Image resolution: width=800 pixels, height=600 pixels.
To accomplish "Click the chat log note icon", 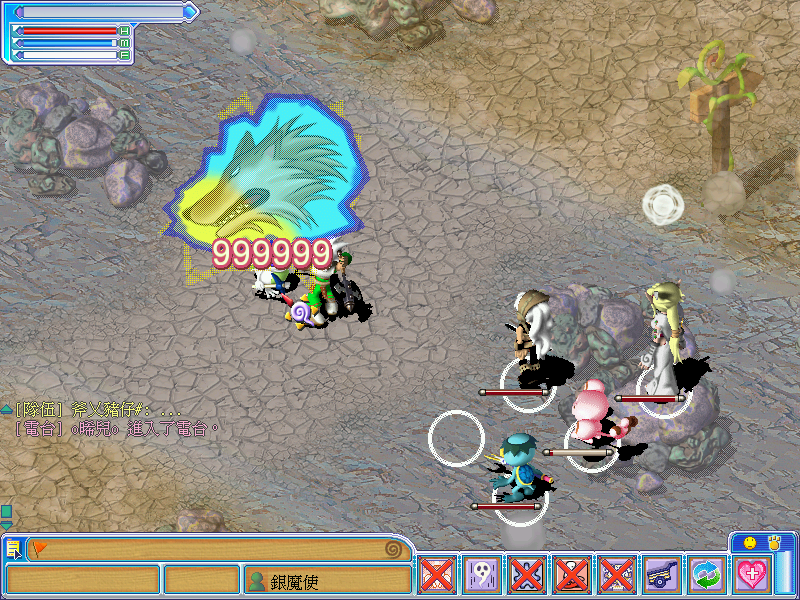I will pyautogui.click(x=13, y=549).
